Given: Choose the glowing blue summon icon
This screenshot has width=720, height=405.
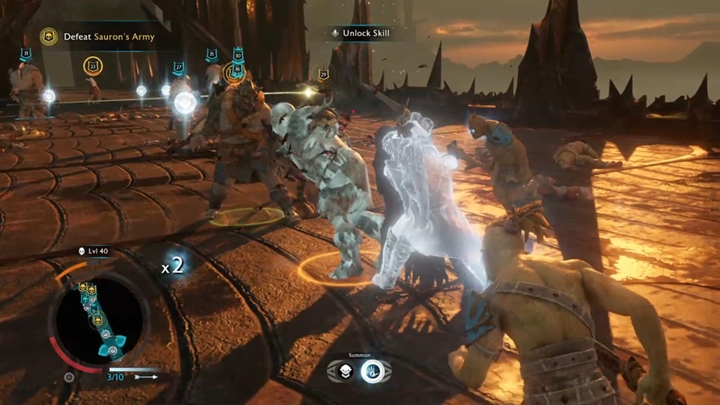Looking at the screenshot, I should (375, 372).
